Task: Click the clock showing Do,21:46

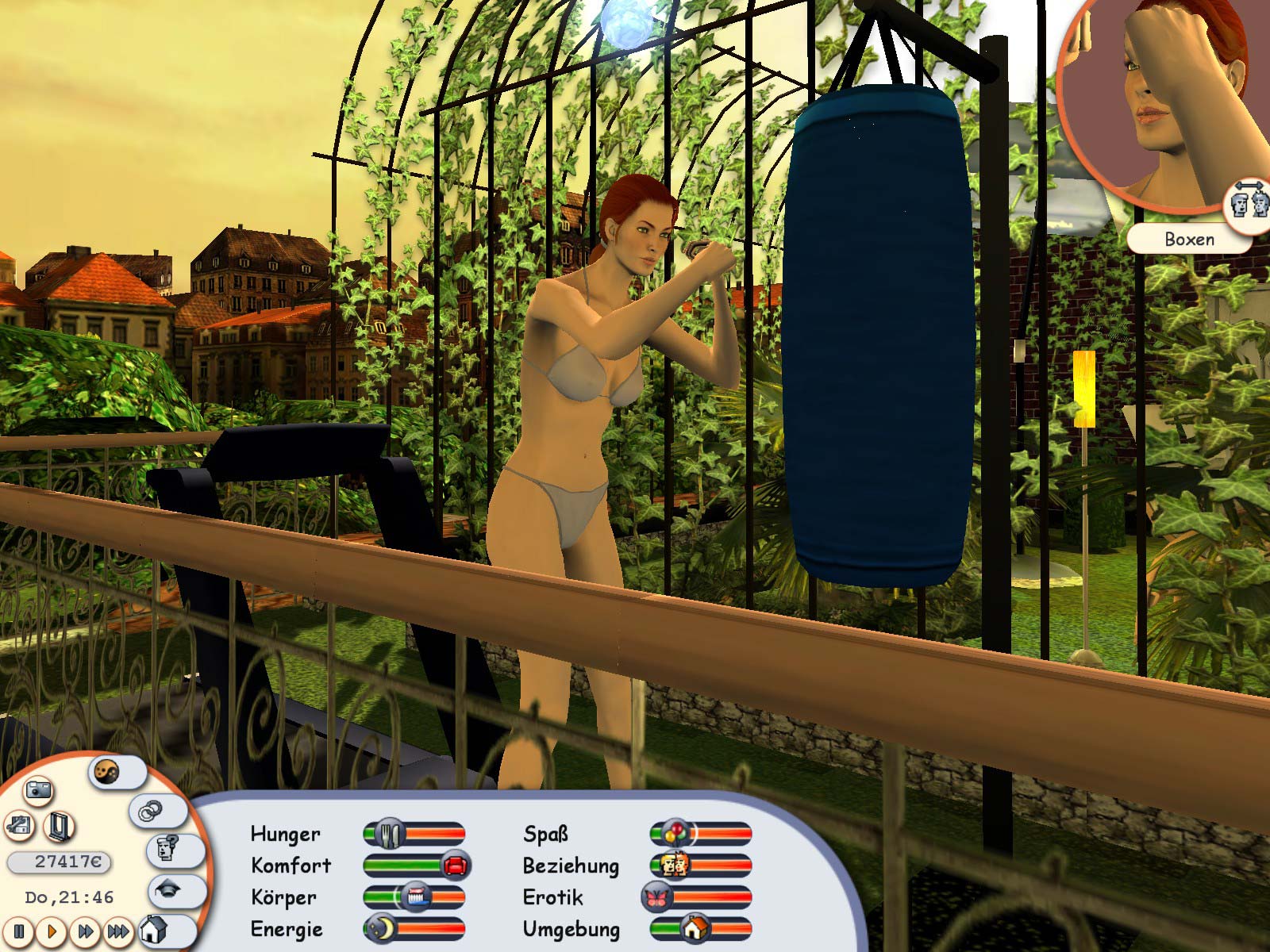Action: point(67,896)
